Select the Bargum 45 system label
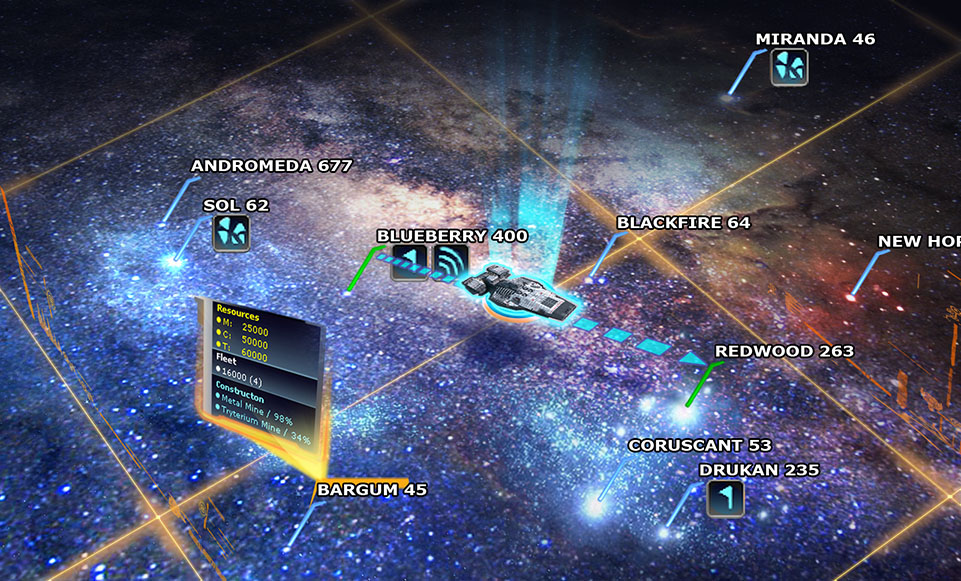The image size is (961, 581). [371, 490]
